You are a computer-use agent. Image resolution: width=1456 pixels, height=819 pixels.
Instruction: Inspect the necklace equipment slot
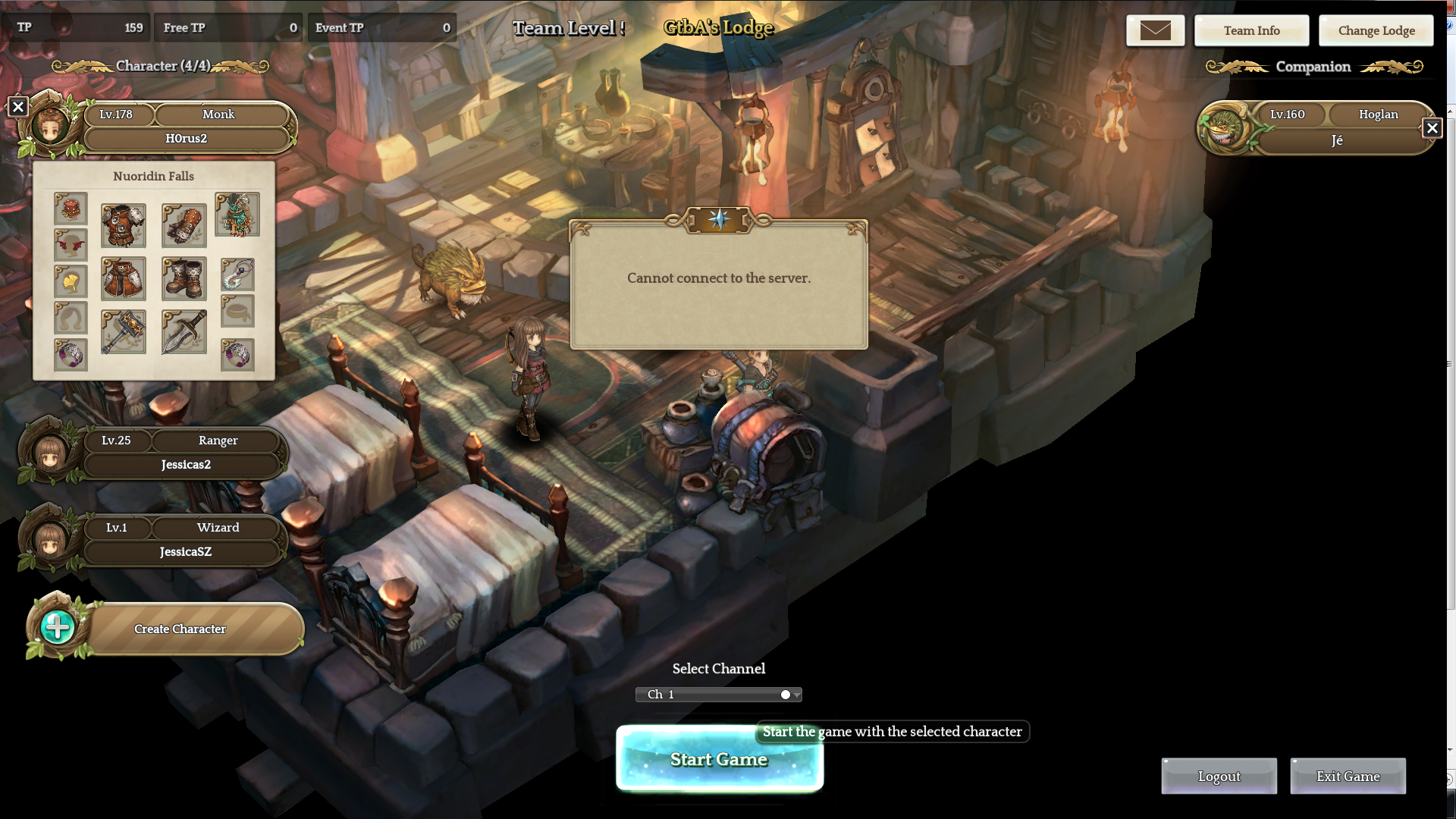coord(237,275)
